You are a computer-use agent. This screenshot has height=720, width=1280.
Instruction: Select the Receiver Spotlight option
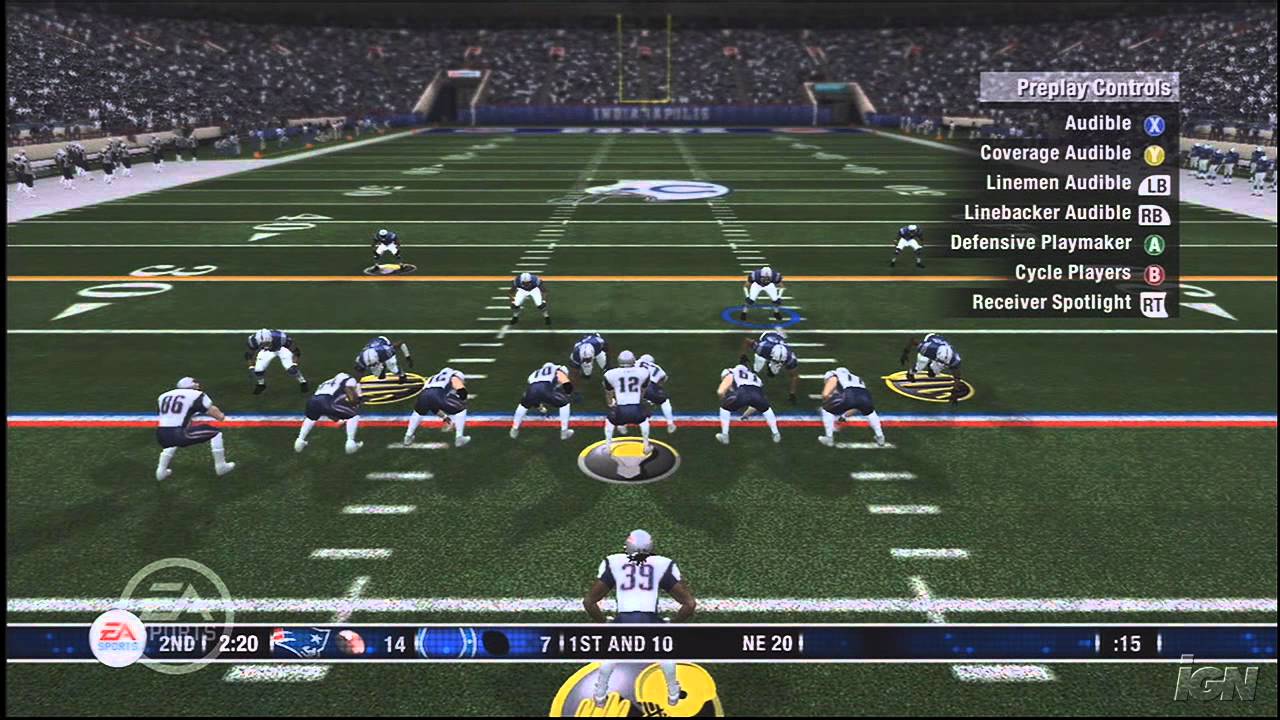click(x=1052, y=303)
